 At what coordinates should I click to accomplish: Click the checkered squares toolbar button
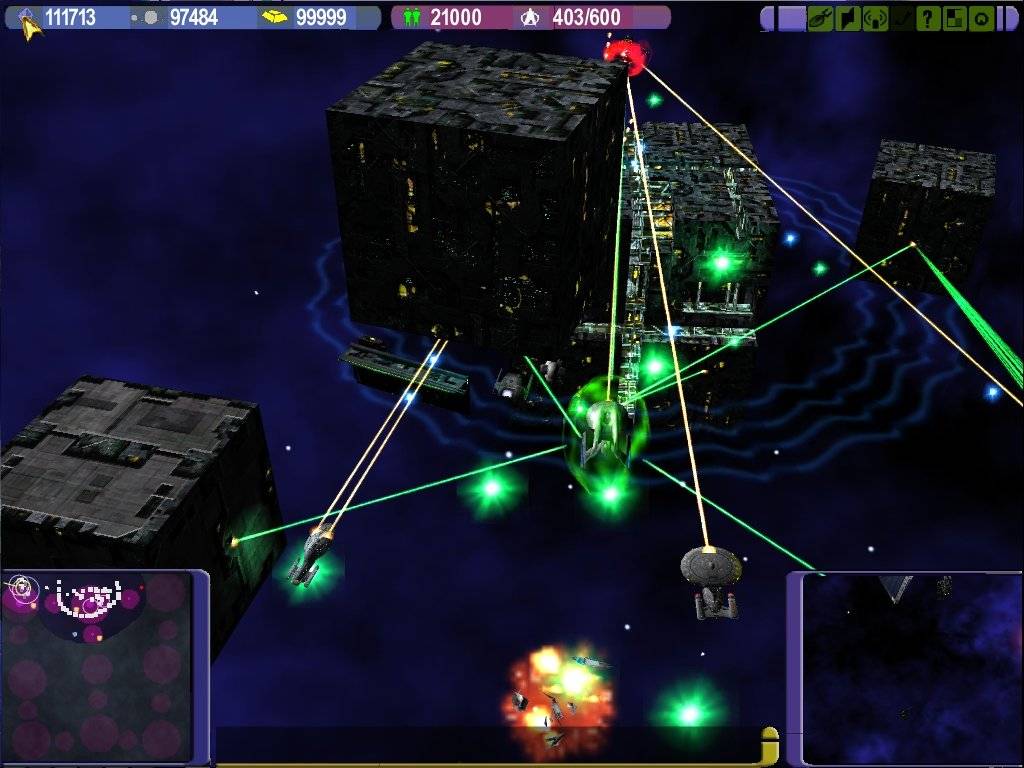(x=955, y=18)
